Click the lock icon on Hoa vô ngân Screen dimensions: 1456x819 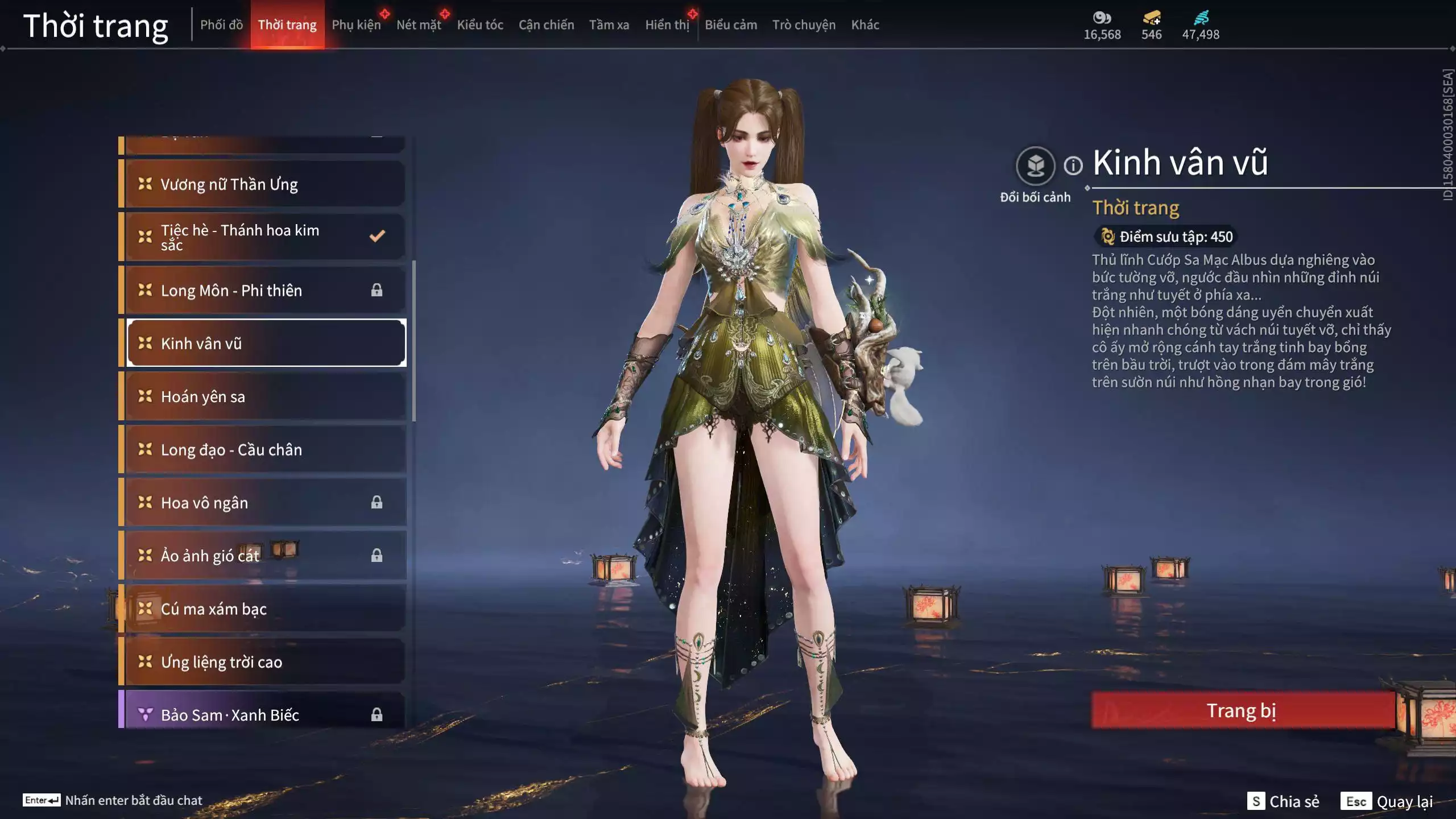[377, 503]
